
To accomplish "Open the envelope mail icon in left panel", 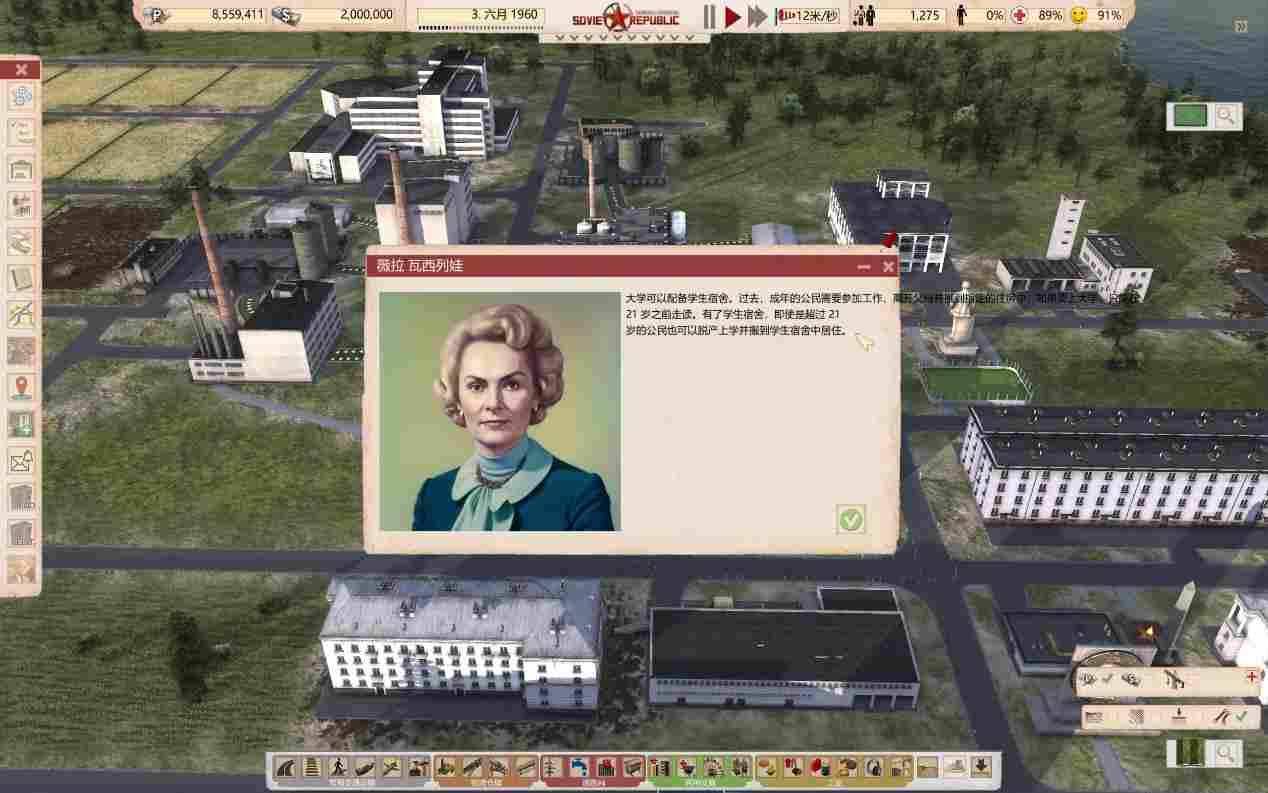I will (x=21, y=461).
